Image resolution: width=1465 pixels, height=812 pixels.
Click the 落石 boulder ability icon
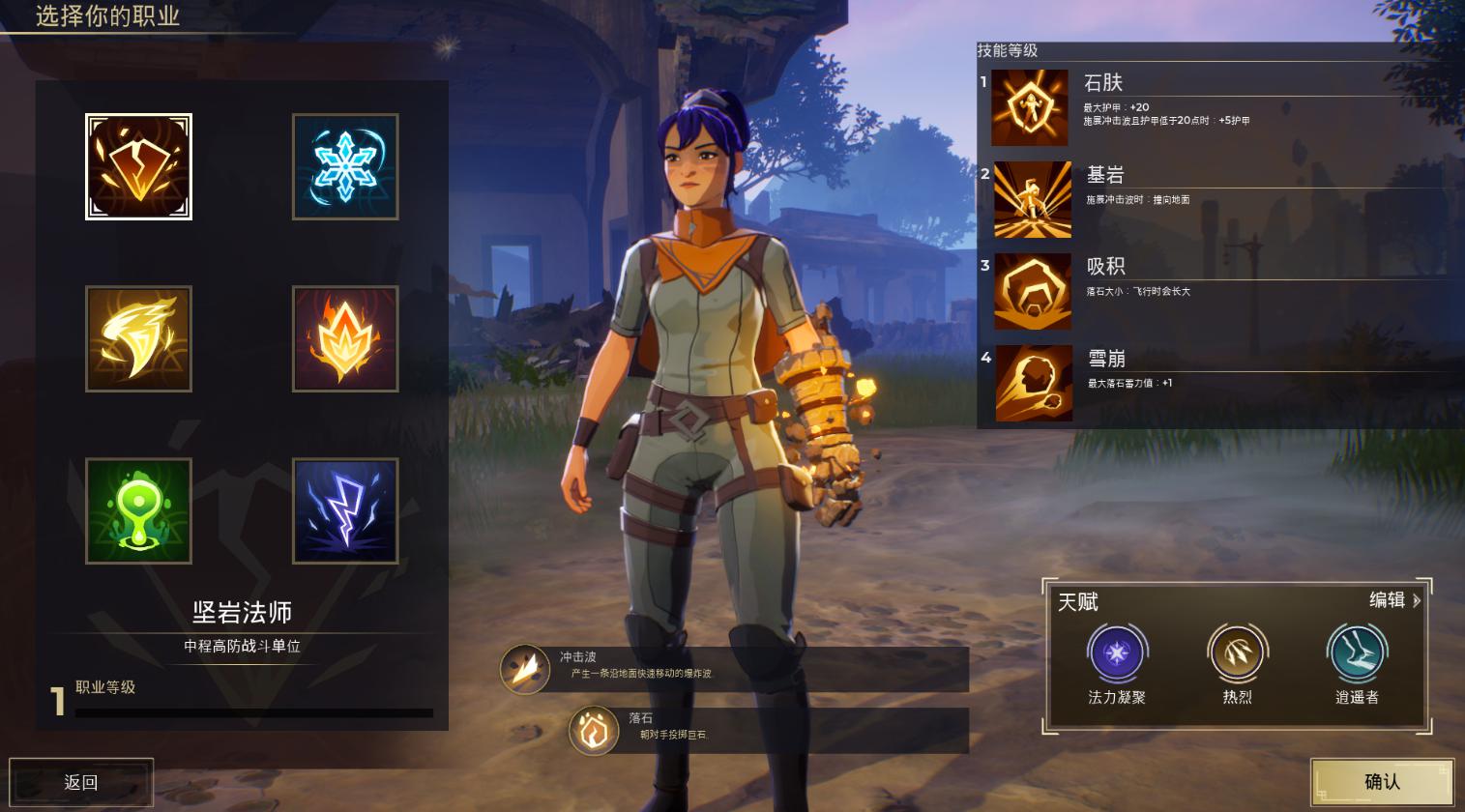(594, 731)
